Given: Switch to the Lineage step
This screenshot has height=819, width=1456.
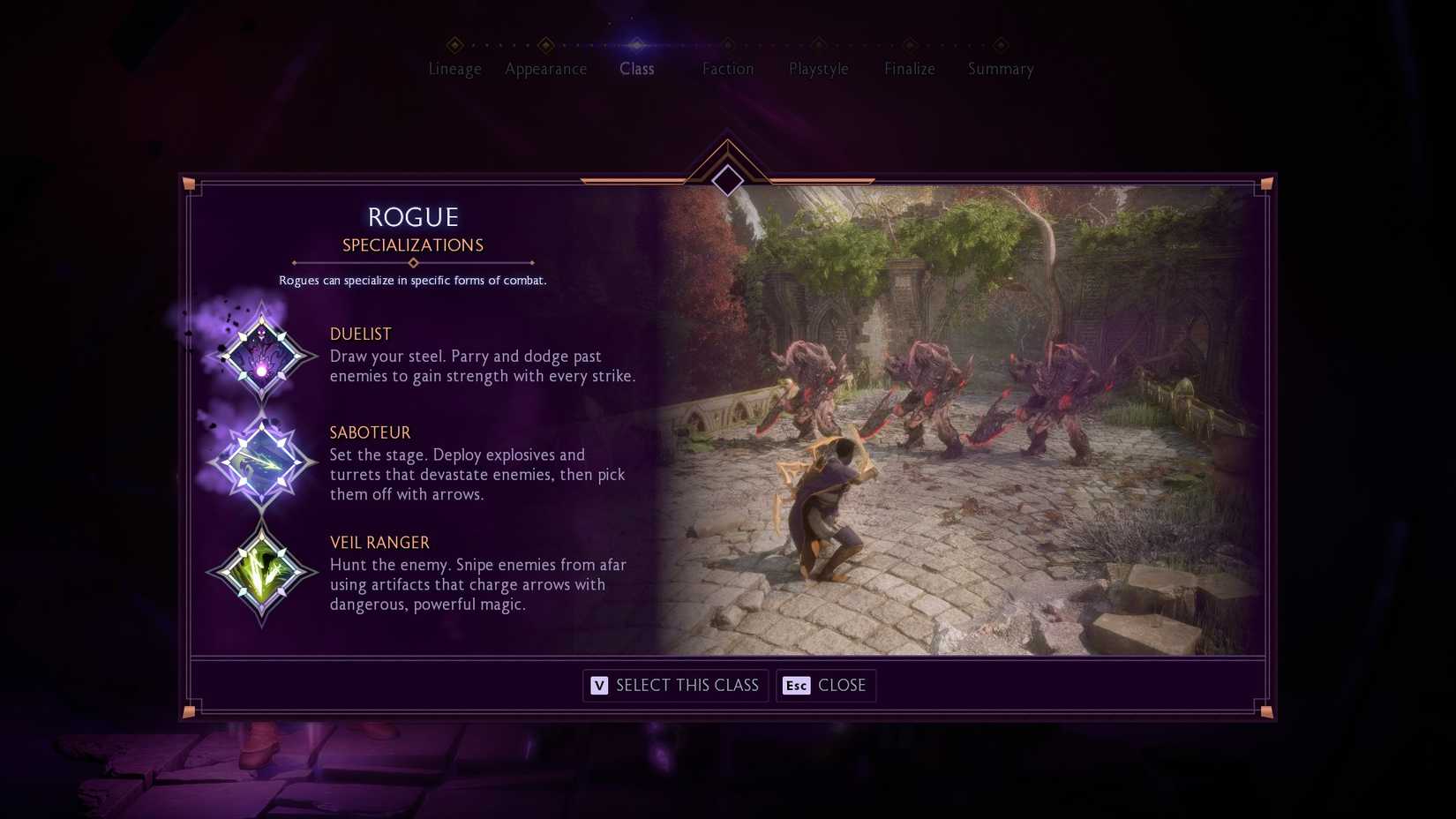Looking at the screenshot, I should (x=454, y=69).
